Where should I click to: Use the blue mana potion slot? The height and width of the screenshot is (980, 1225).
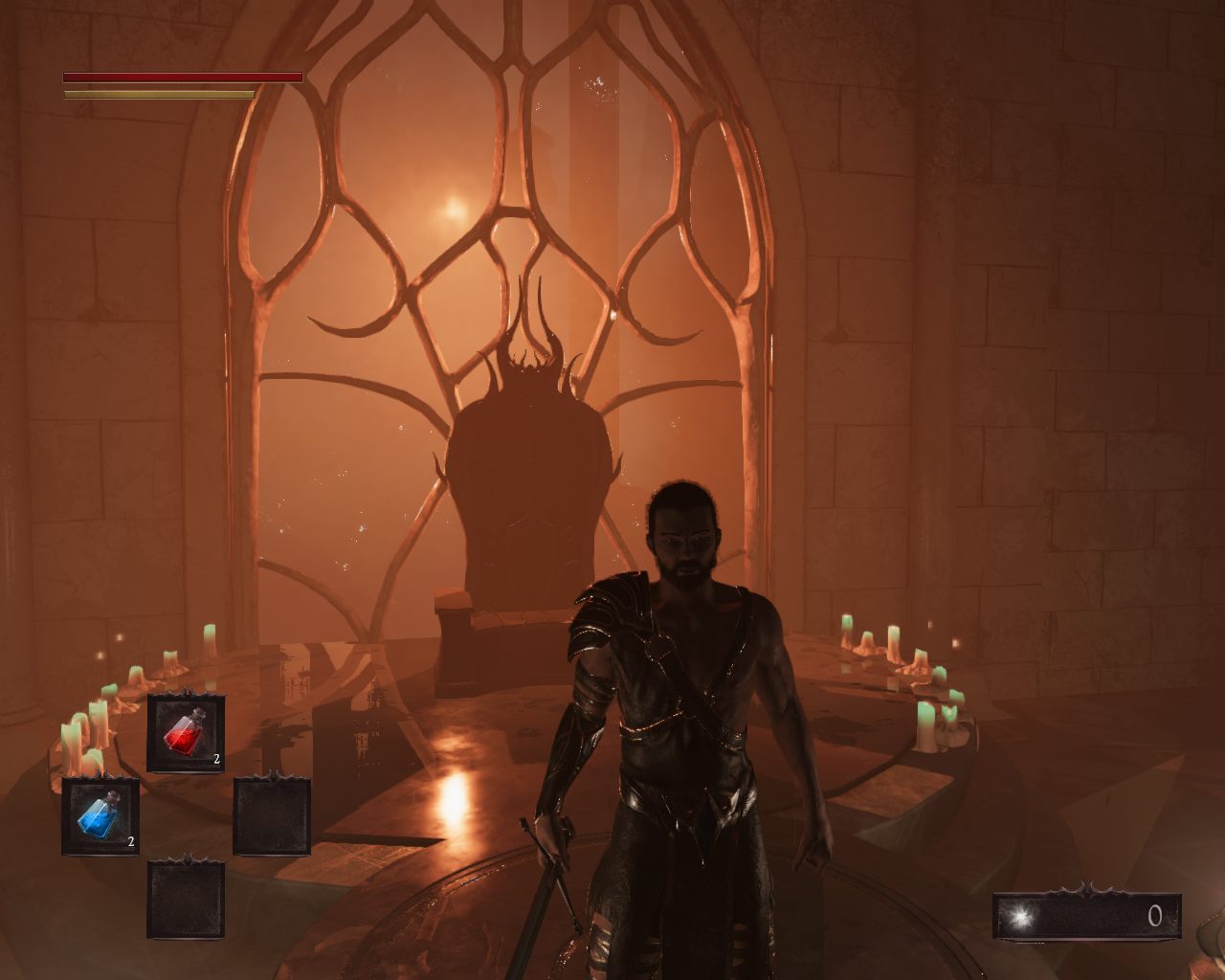pyautogui.click(x=100, y=816)
